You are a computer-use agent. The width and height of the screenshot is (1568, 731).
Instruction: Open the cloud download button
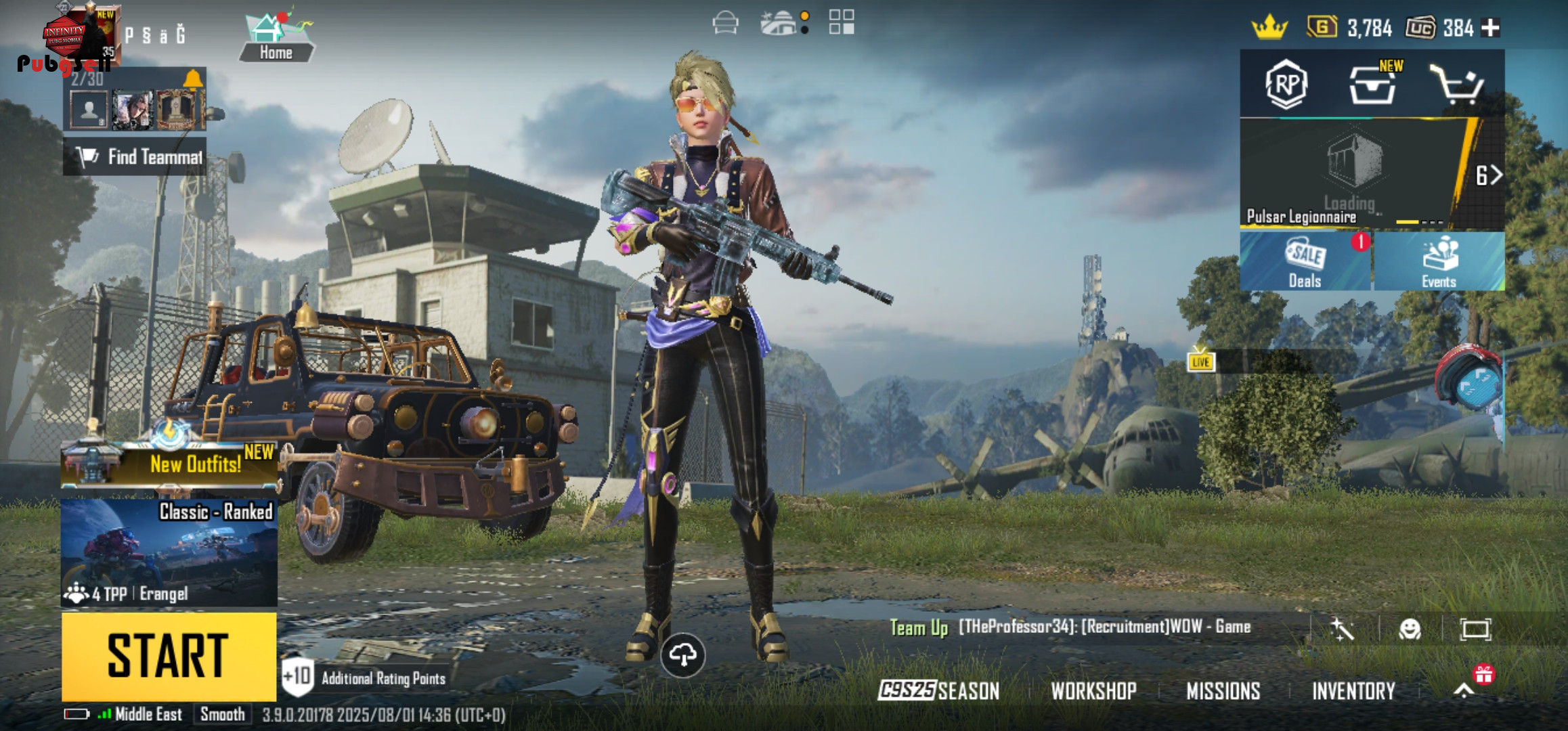click(x=682, y=655)
